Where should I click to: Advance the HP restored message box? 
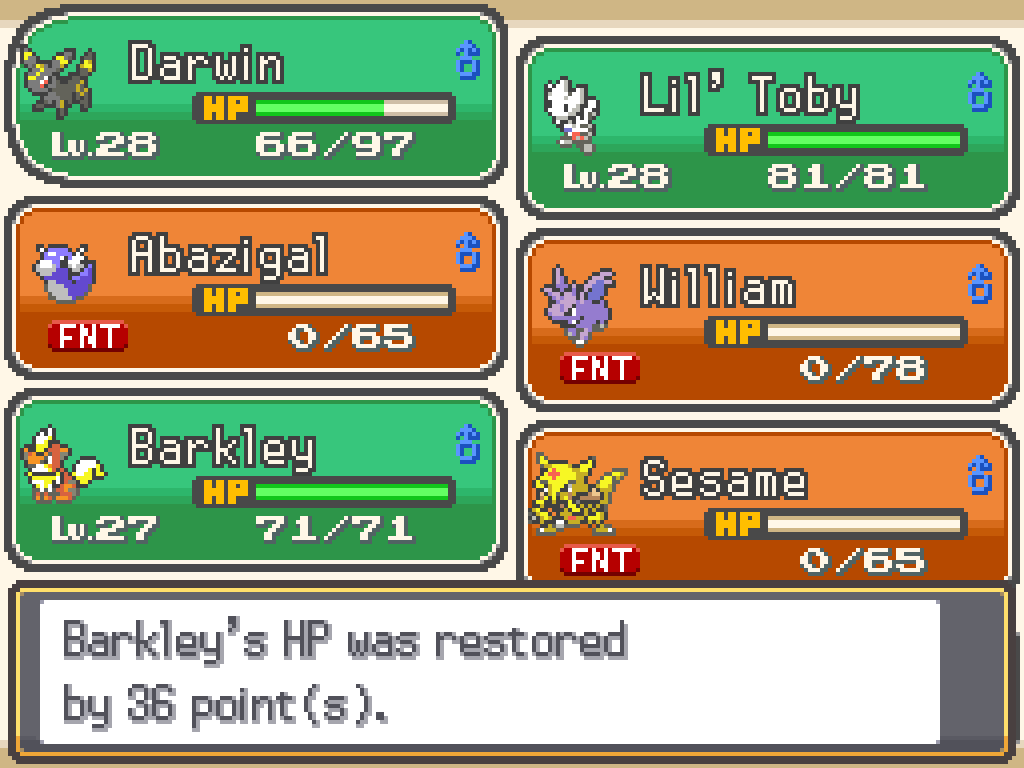[510, 670]
